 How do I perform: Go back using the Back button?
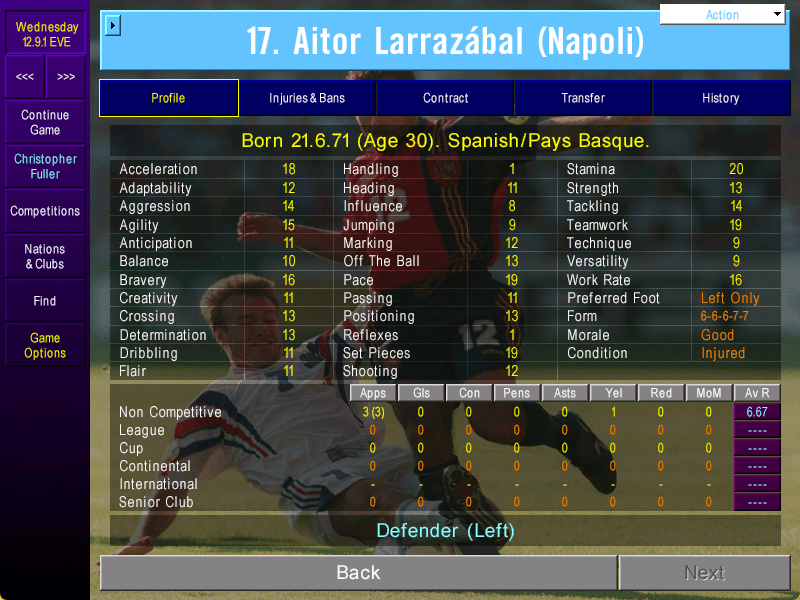click(x=358, y=573)
